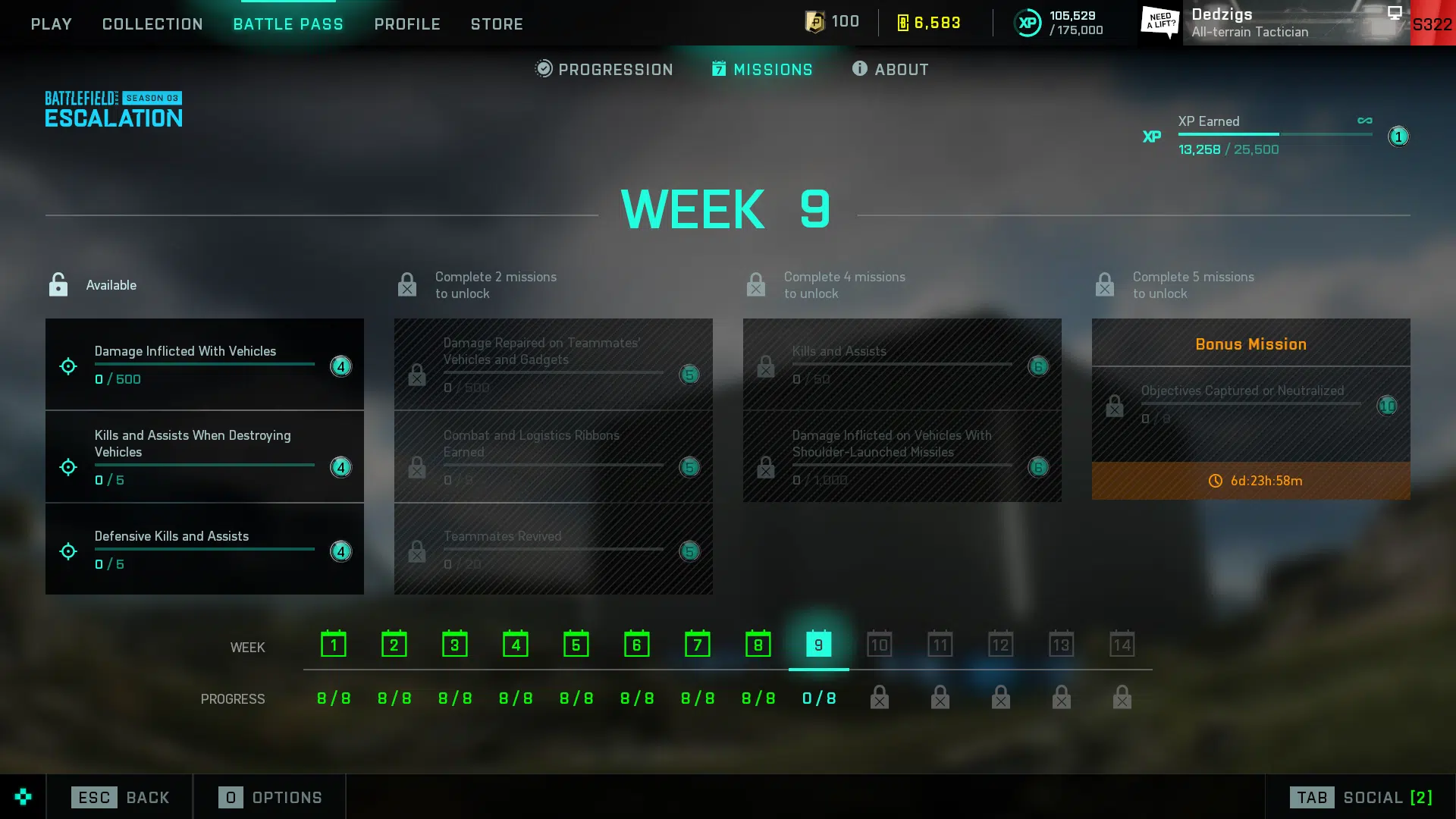Visit the Store
This screenshot has height=819, width=1456.
click(497, 24)
